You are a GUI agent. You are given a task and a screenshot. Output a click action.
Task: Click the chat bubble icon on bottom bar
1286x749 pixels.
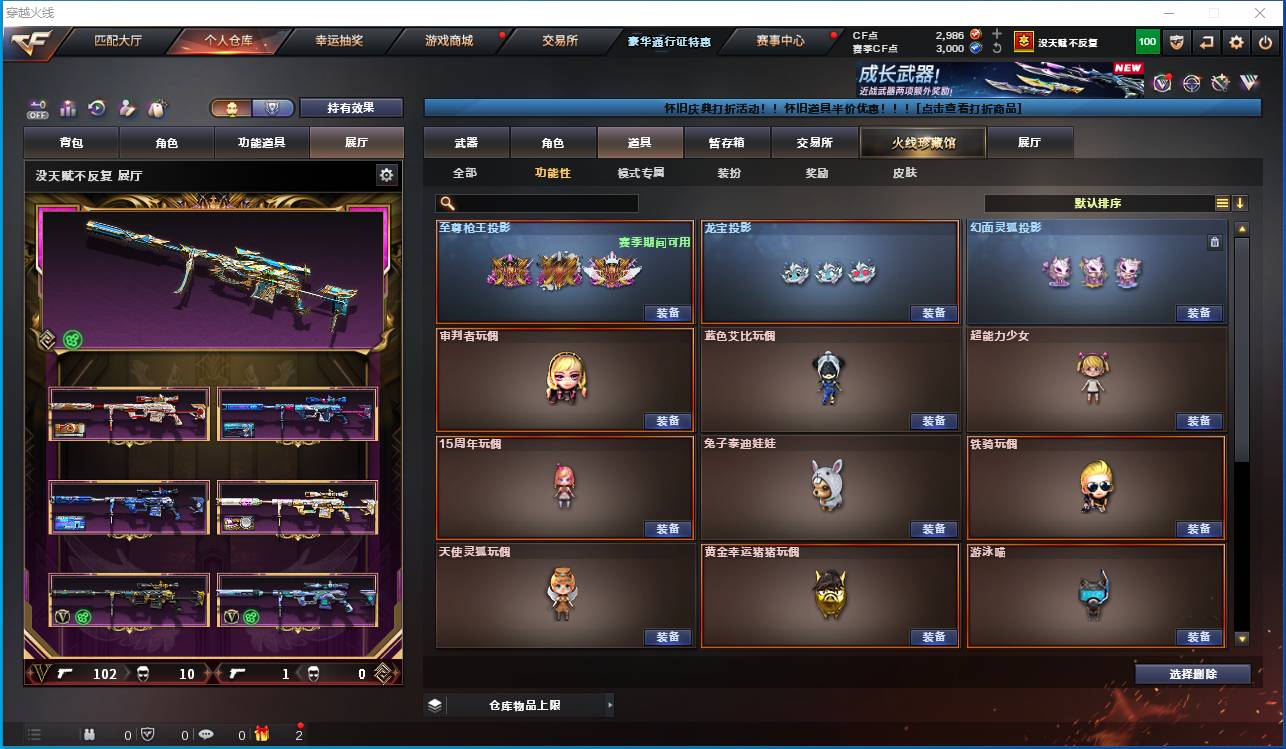207,733
